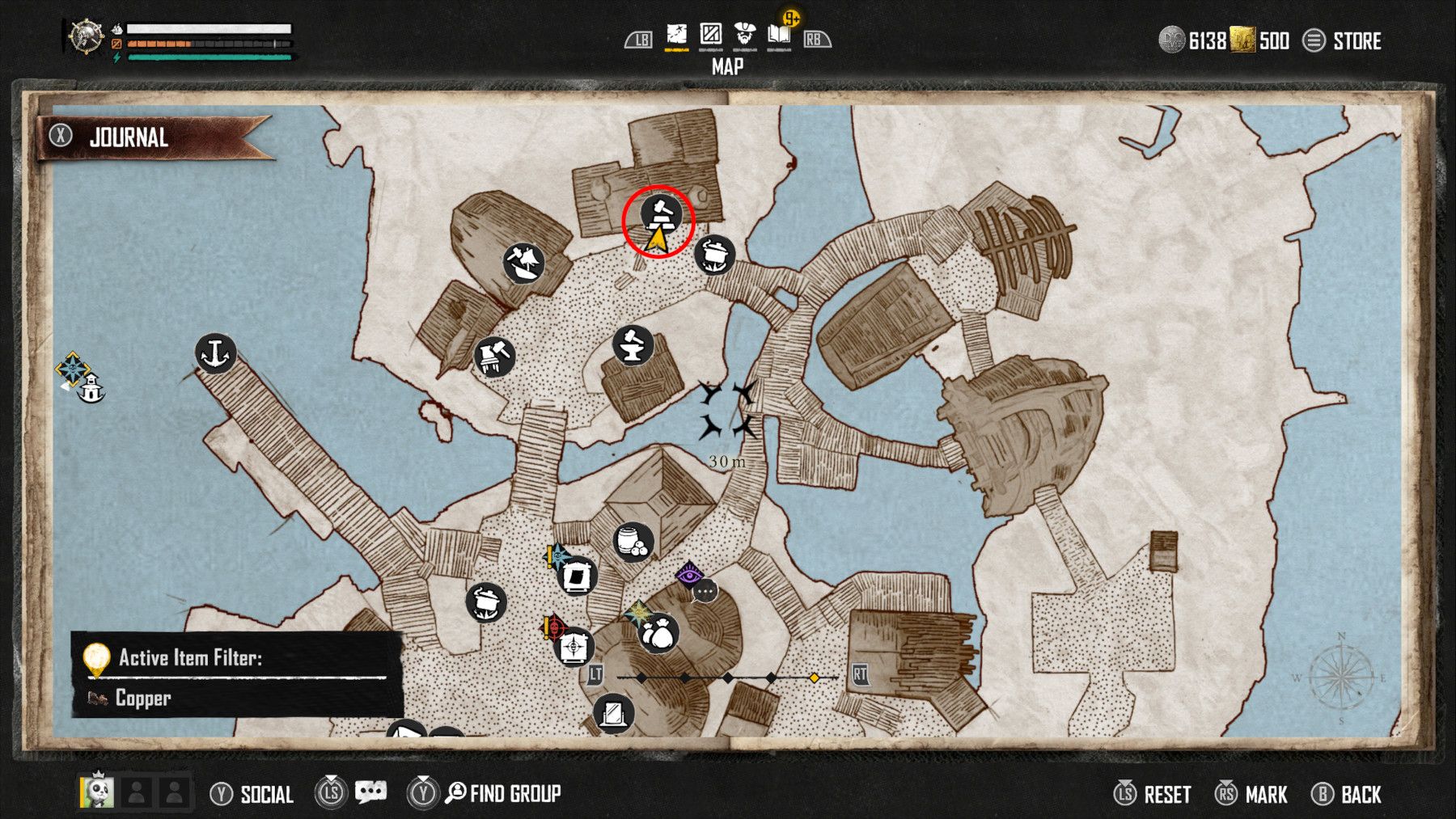Click the anchor marker on the western pier
The height and width of the screenshot is (819, 1456).
click(x=214, y=354)
